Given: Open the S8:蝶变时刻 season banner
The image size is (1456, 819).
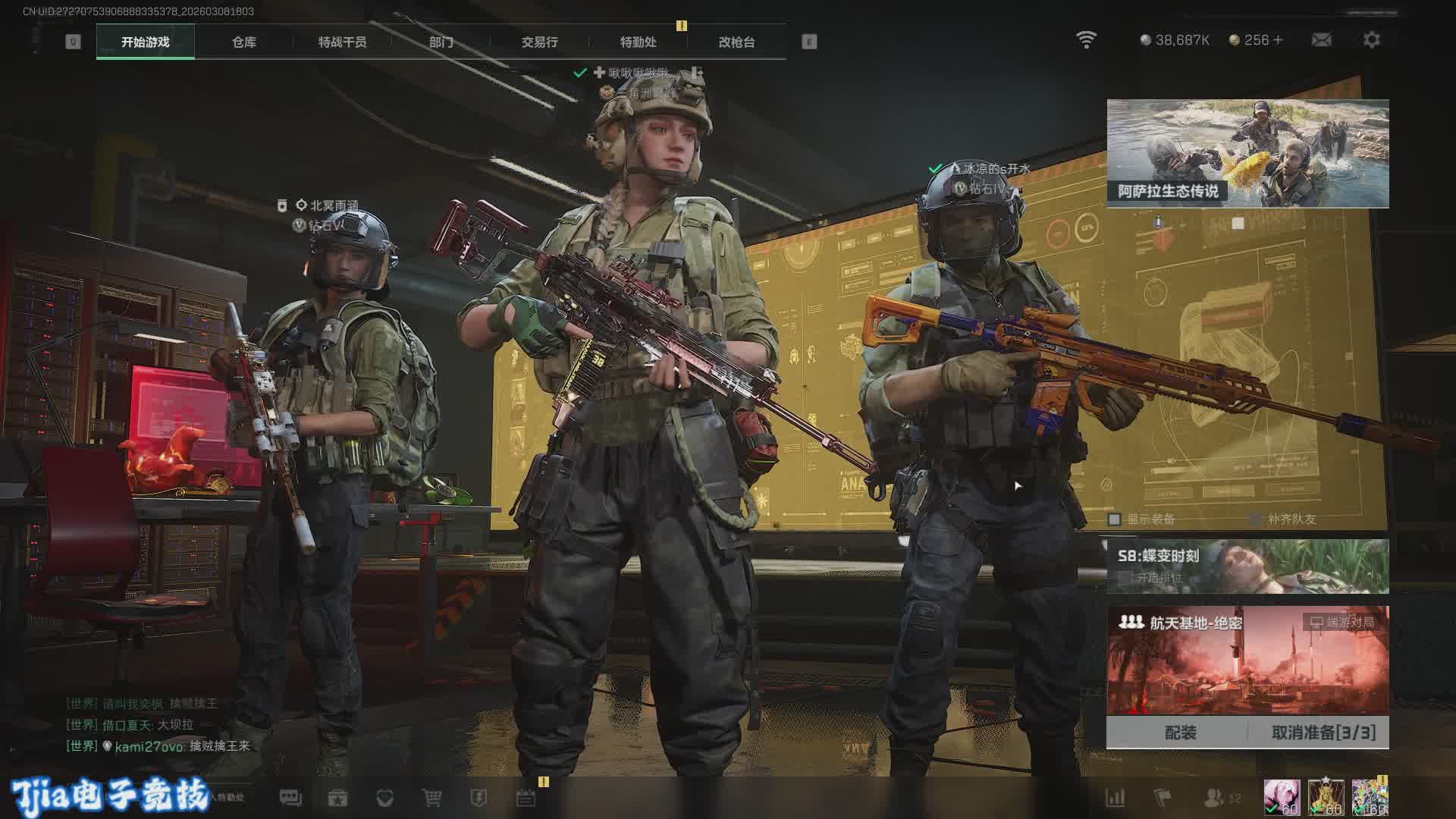Looking at the screenshot, I should [x=1247, y=566].
